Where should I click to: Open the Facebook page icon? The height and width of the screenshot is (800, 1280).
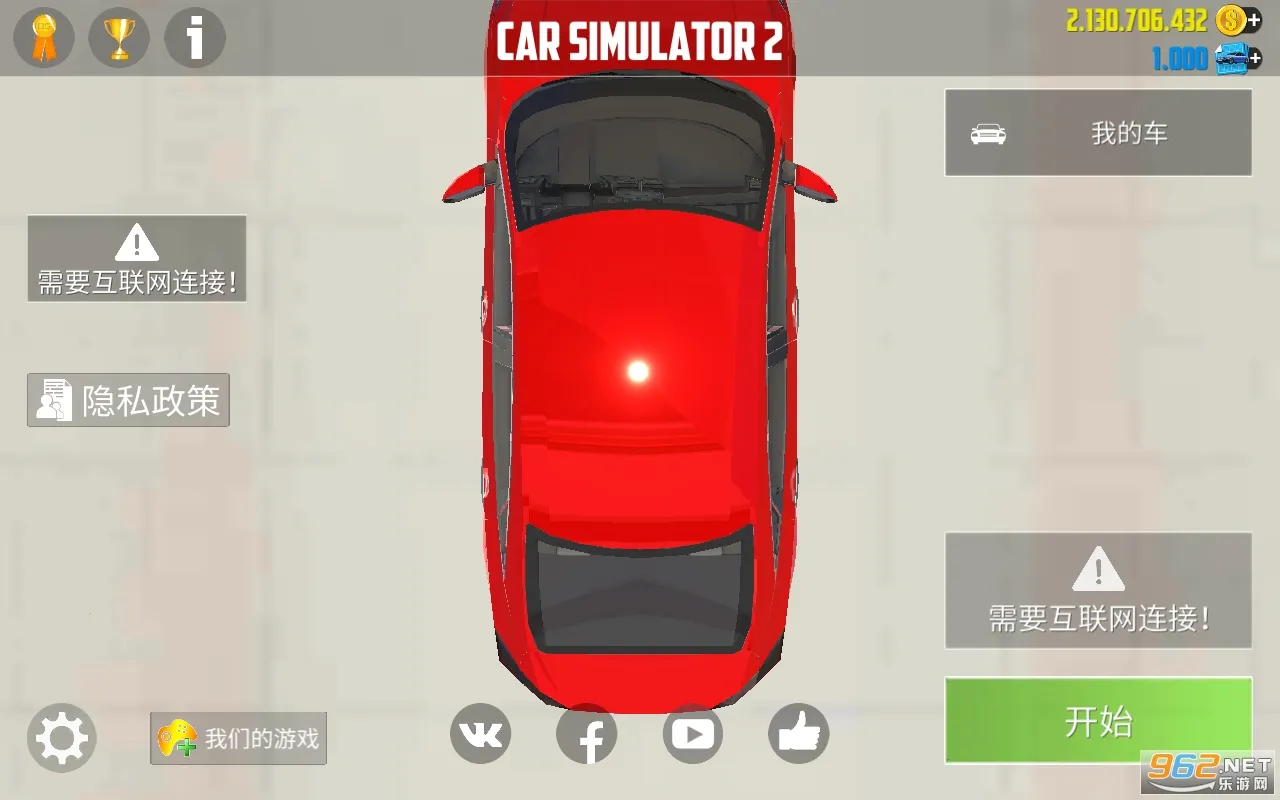point(587,733)
